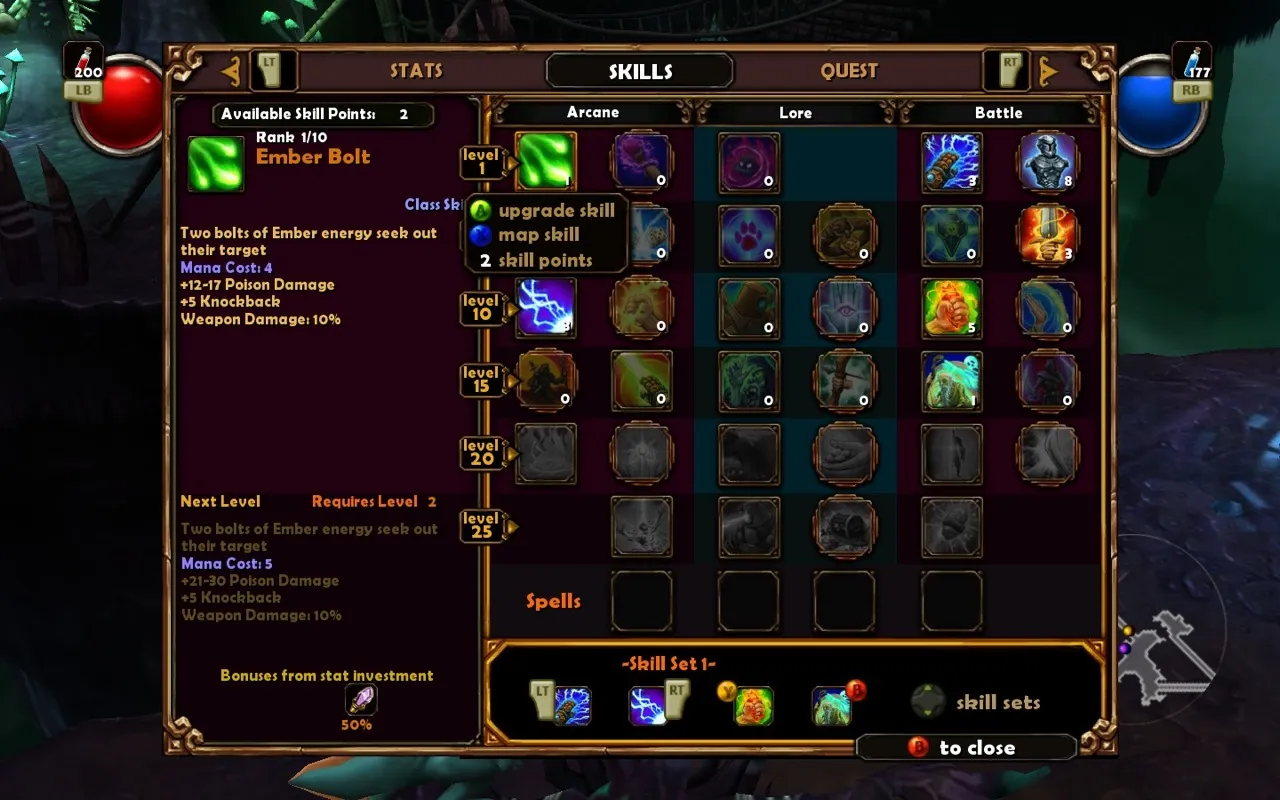Image resolution: width=1280 pixels, height=800 pixels.
Task: Select the paw print skill in Lore
Action: click(749, 235)
